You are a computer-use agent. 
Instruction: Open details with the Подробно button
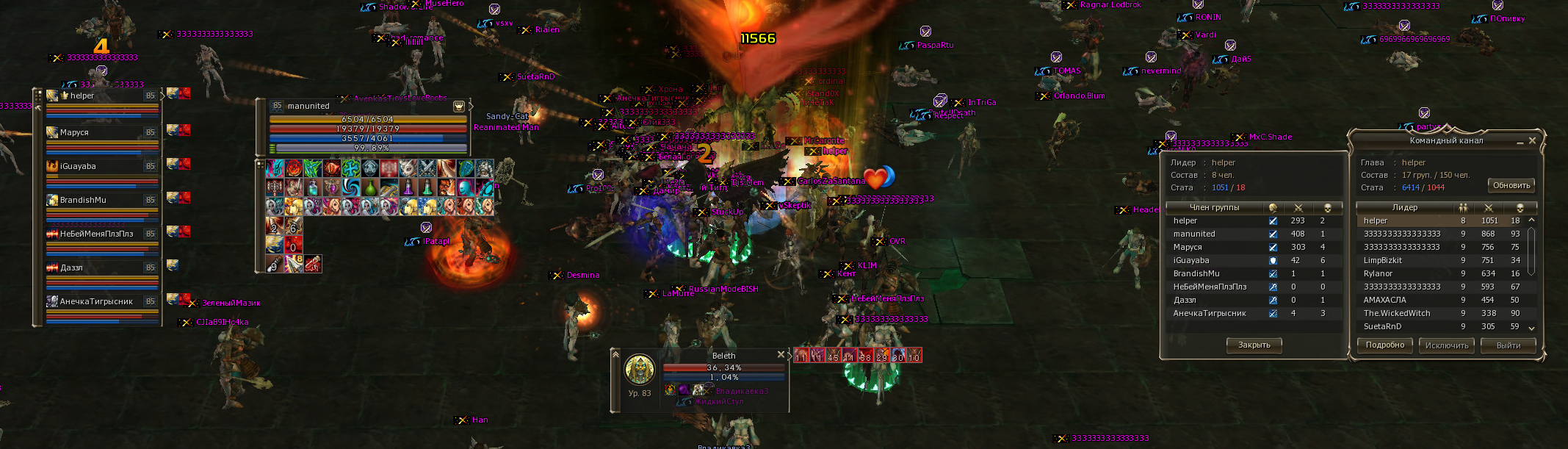(x=1384, y=345)
